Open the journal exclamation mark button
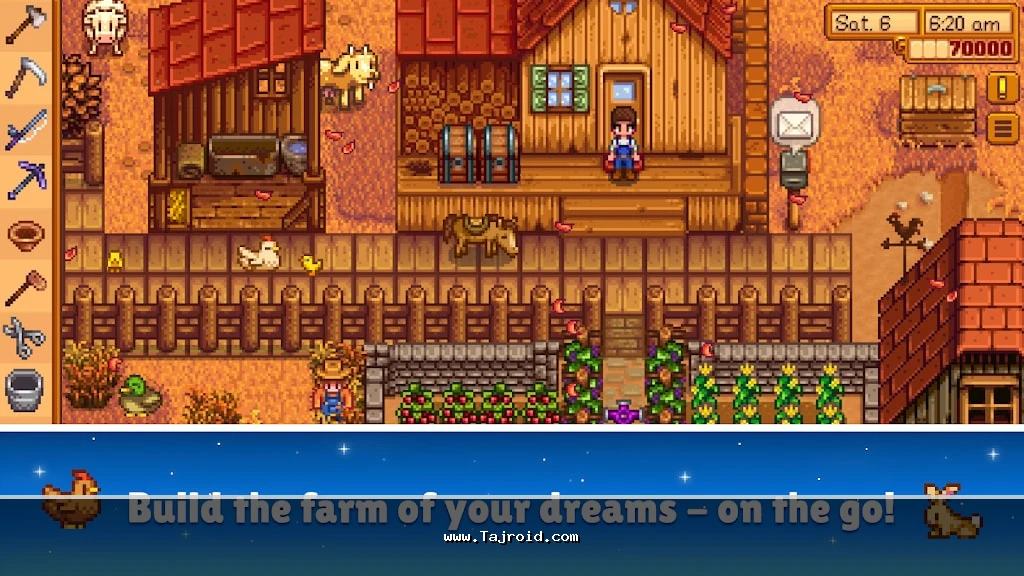Image resolution: width=1024 pixels, height=576 pixels. pyautogui.click(x=1003, y=88)
